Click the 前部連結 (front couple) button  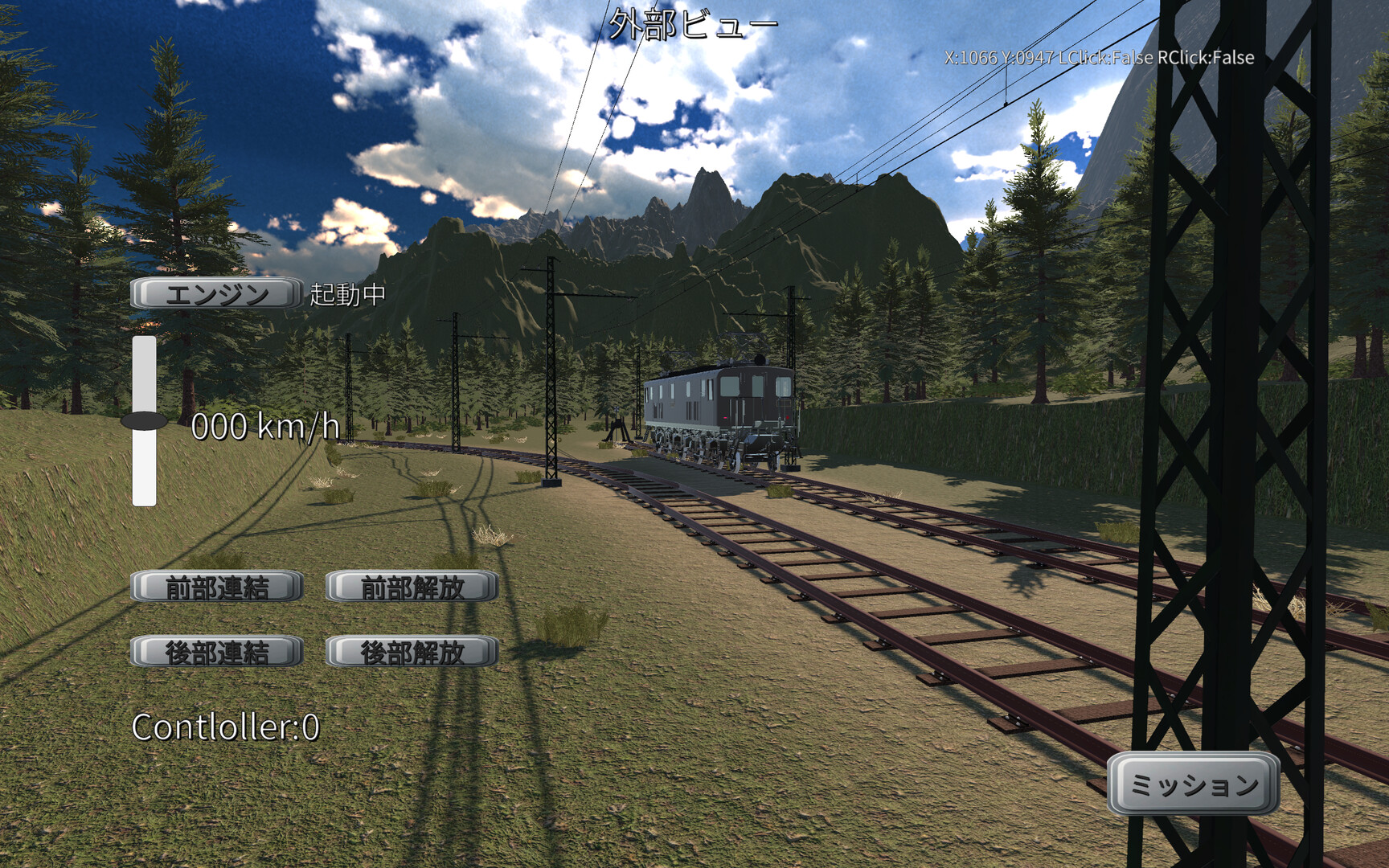click(216, 587)
